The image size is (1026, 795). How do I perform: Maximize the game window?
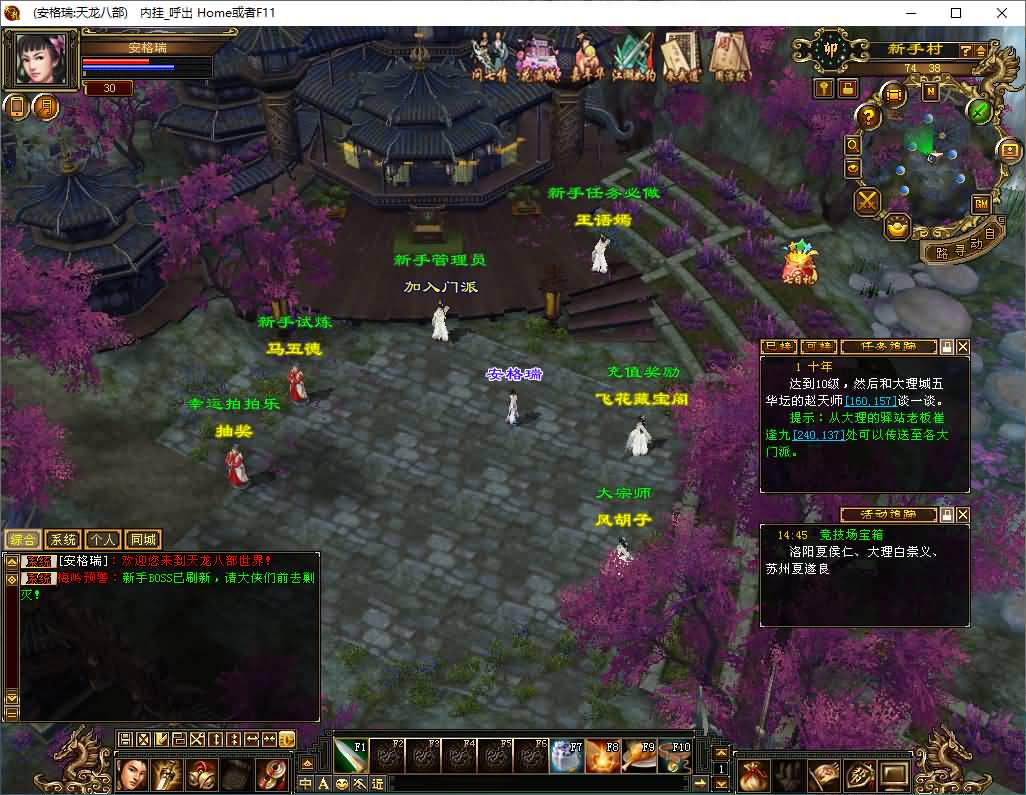click(956, 13)
